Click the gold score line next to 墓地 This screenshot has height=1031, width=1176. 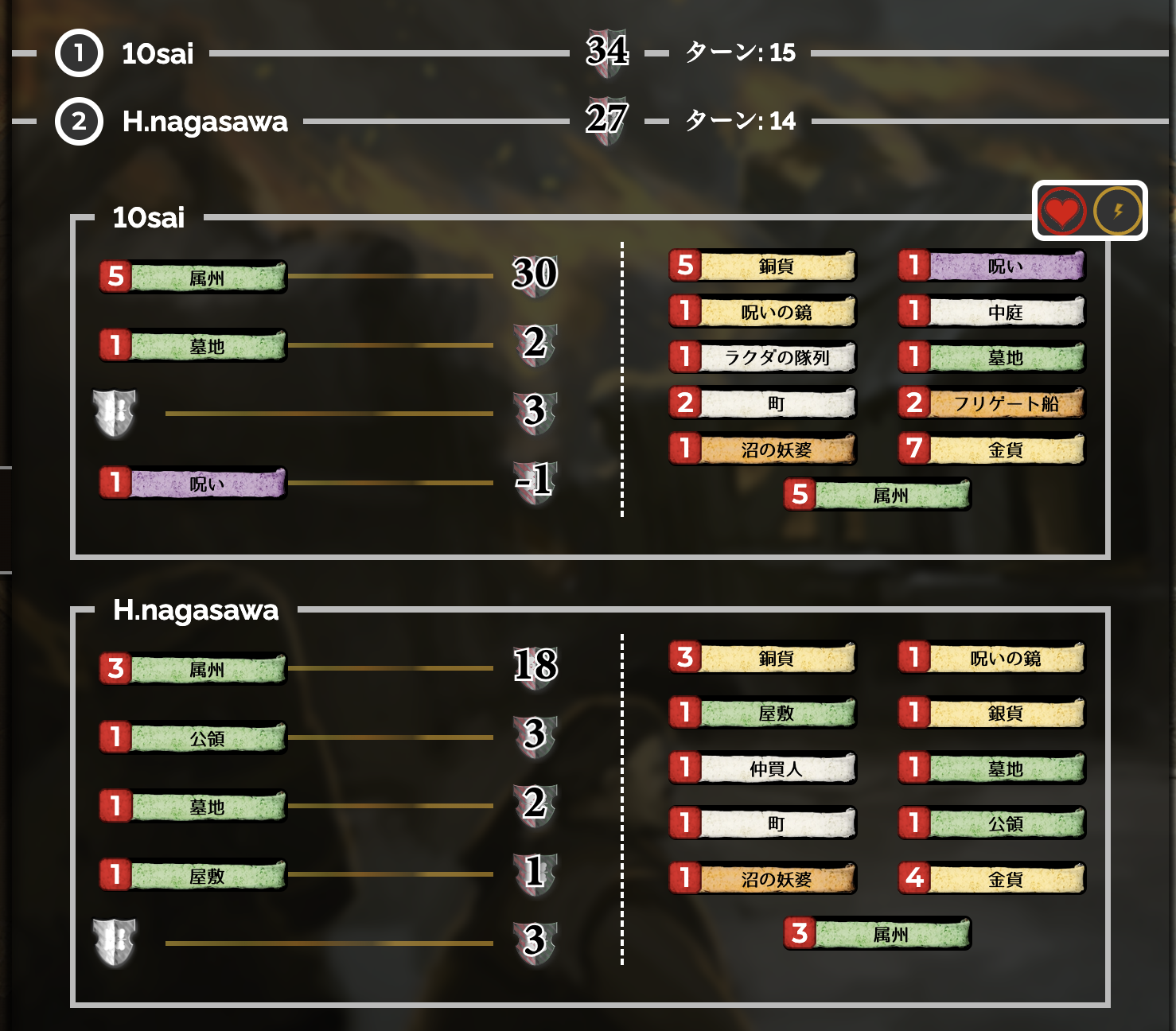pos(390,347)
